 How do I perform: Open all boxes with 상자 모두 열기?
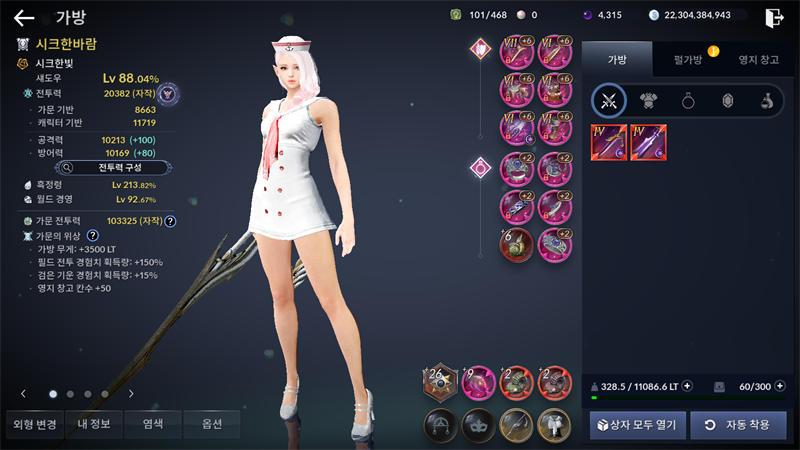click(x=636, y=425)
